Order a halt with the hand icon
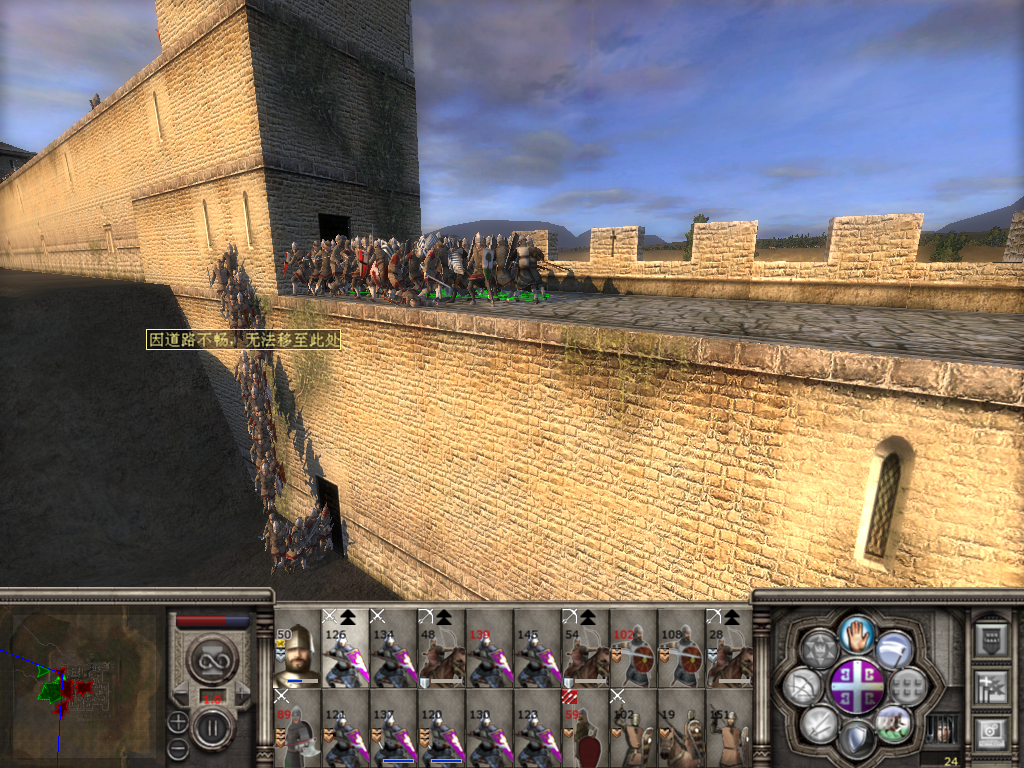This screenshot has width=1024, height=768. (857, 633)
